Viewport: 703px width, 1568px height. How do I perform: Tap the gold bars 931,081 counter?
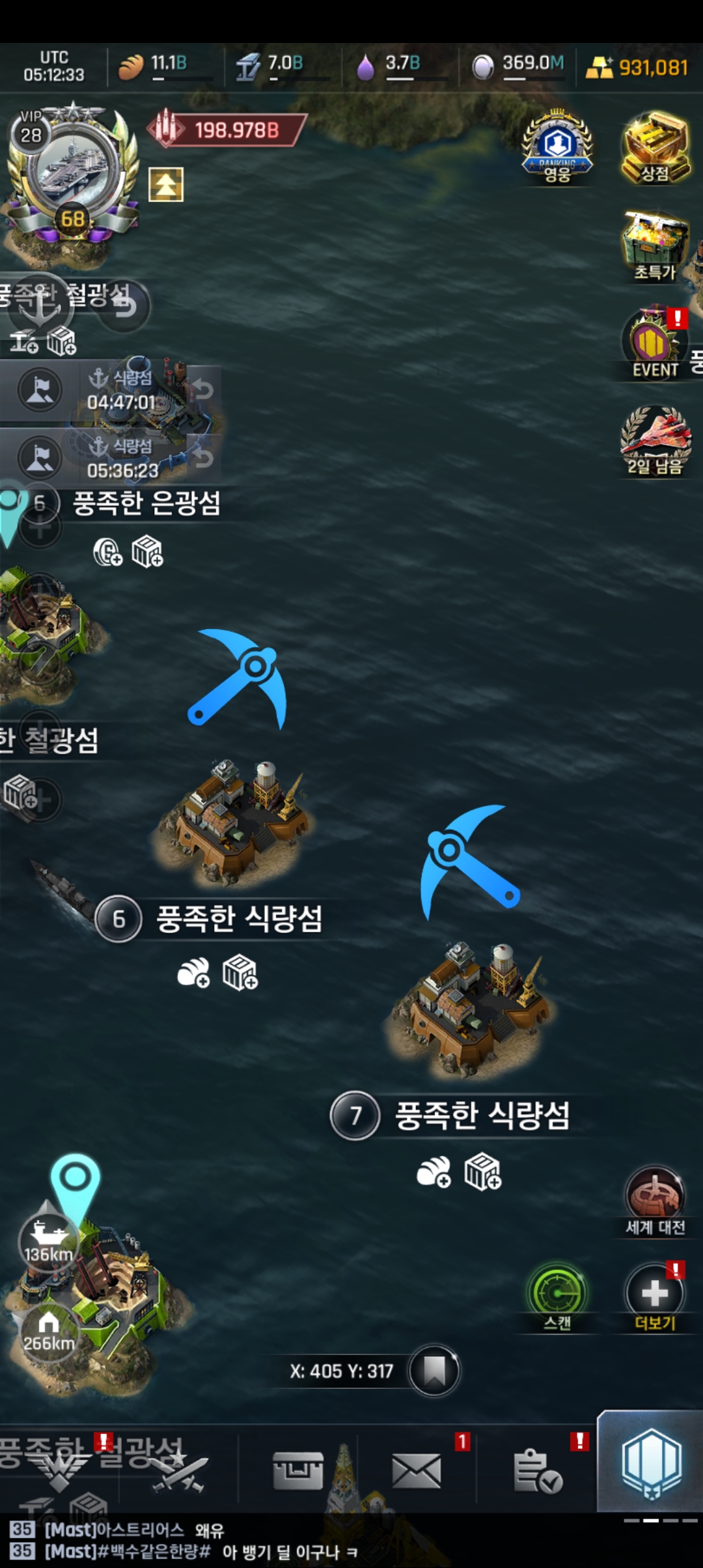638,67
